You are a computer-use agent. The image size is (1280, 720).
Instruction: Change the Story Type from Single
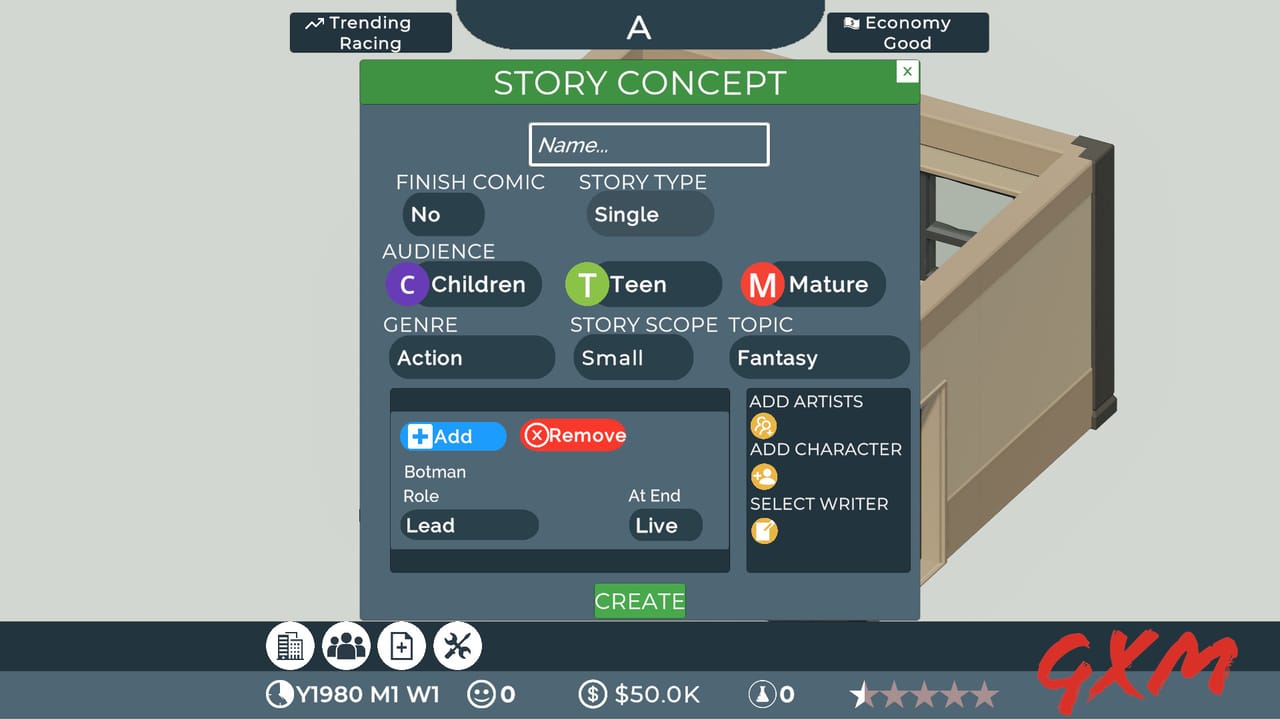(649, 214)
